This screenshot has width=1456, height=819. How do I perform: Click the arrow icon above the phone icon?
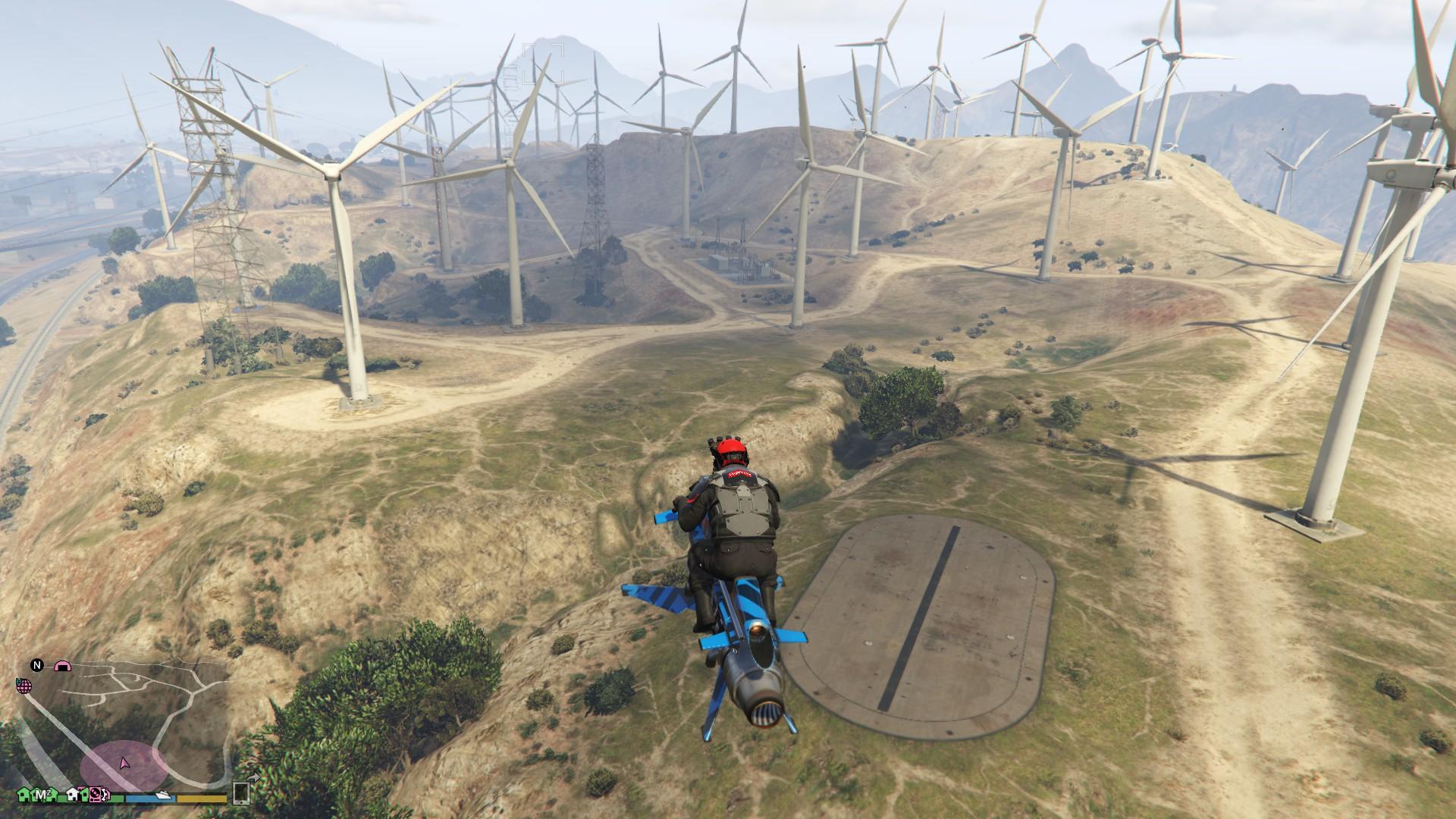click(255, 778)
